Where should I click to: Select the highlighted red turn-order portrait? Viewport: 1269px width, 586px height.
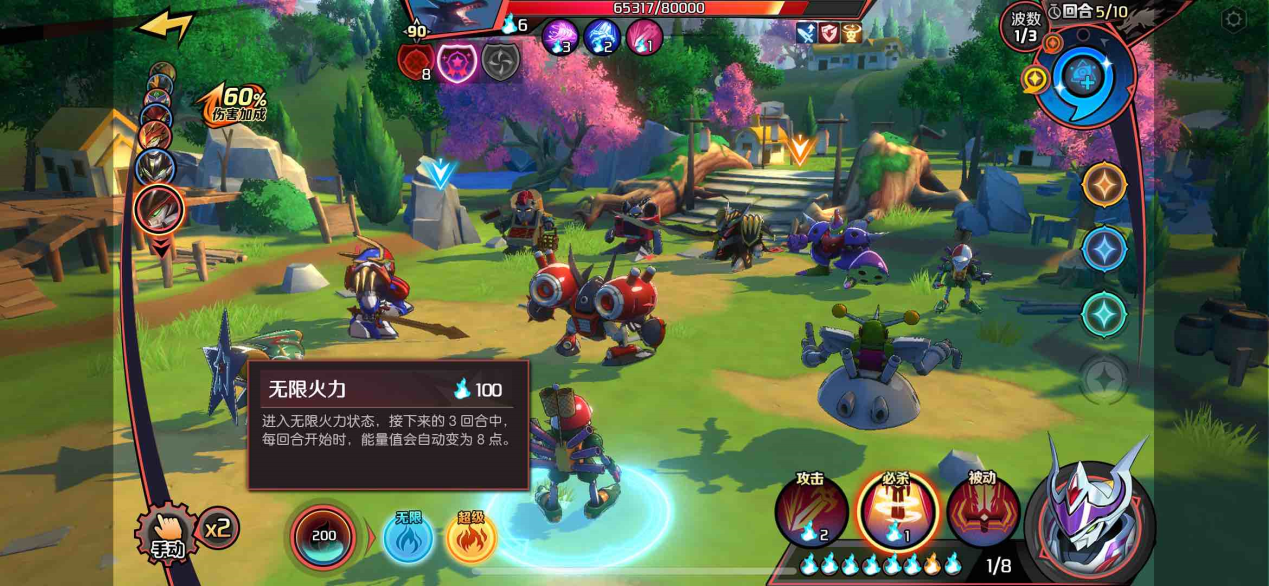point(158,208)
